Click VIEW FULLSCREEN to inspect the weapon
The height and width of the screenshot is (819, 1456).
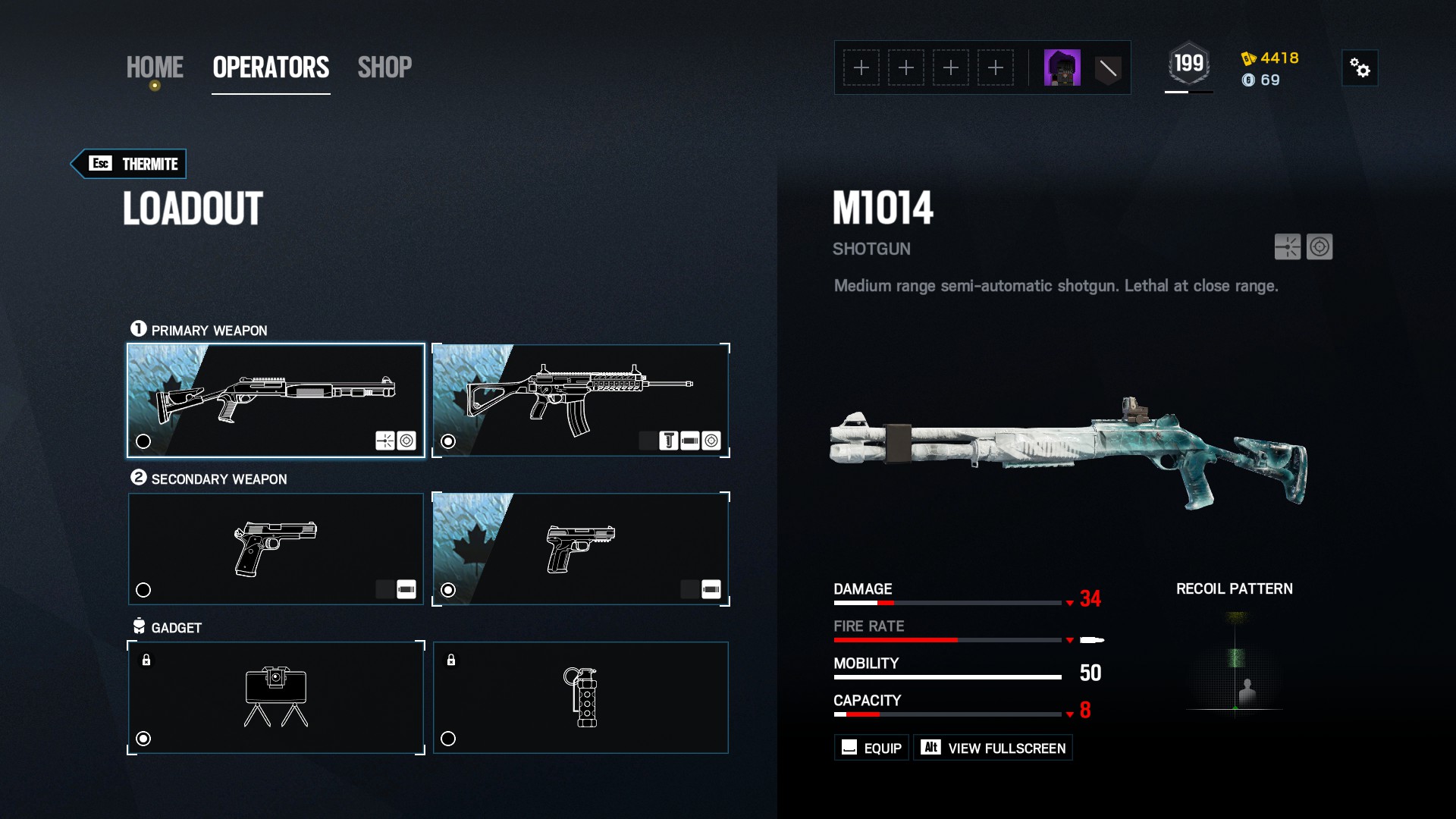pos(993,747)
